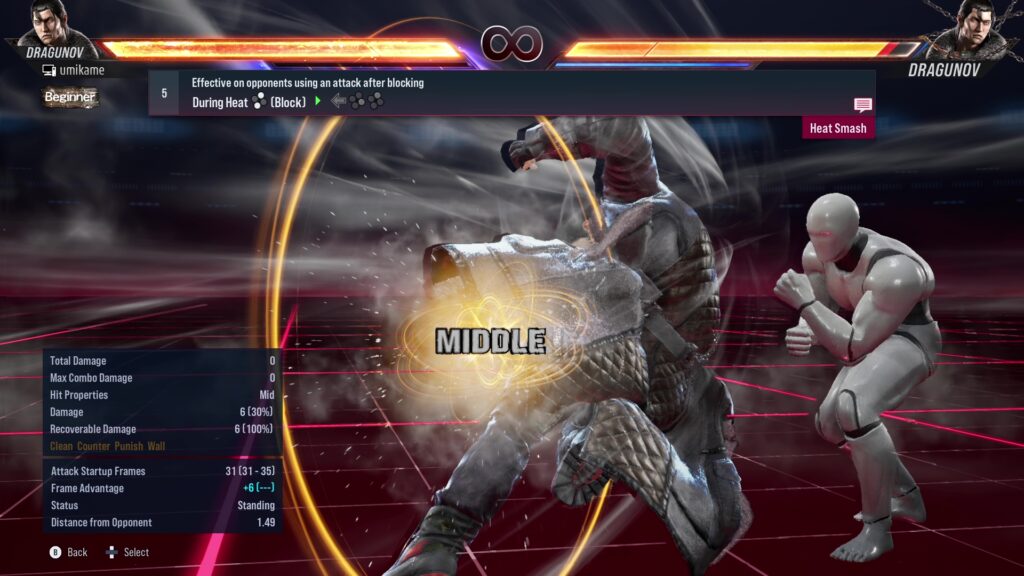Click the Heat Smash tag
Screen dimensions: 1024x576
[x=838, y=128]
